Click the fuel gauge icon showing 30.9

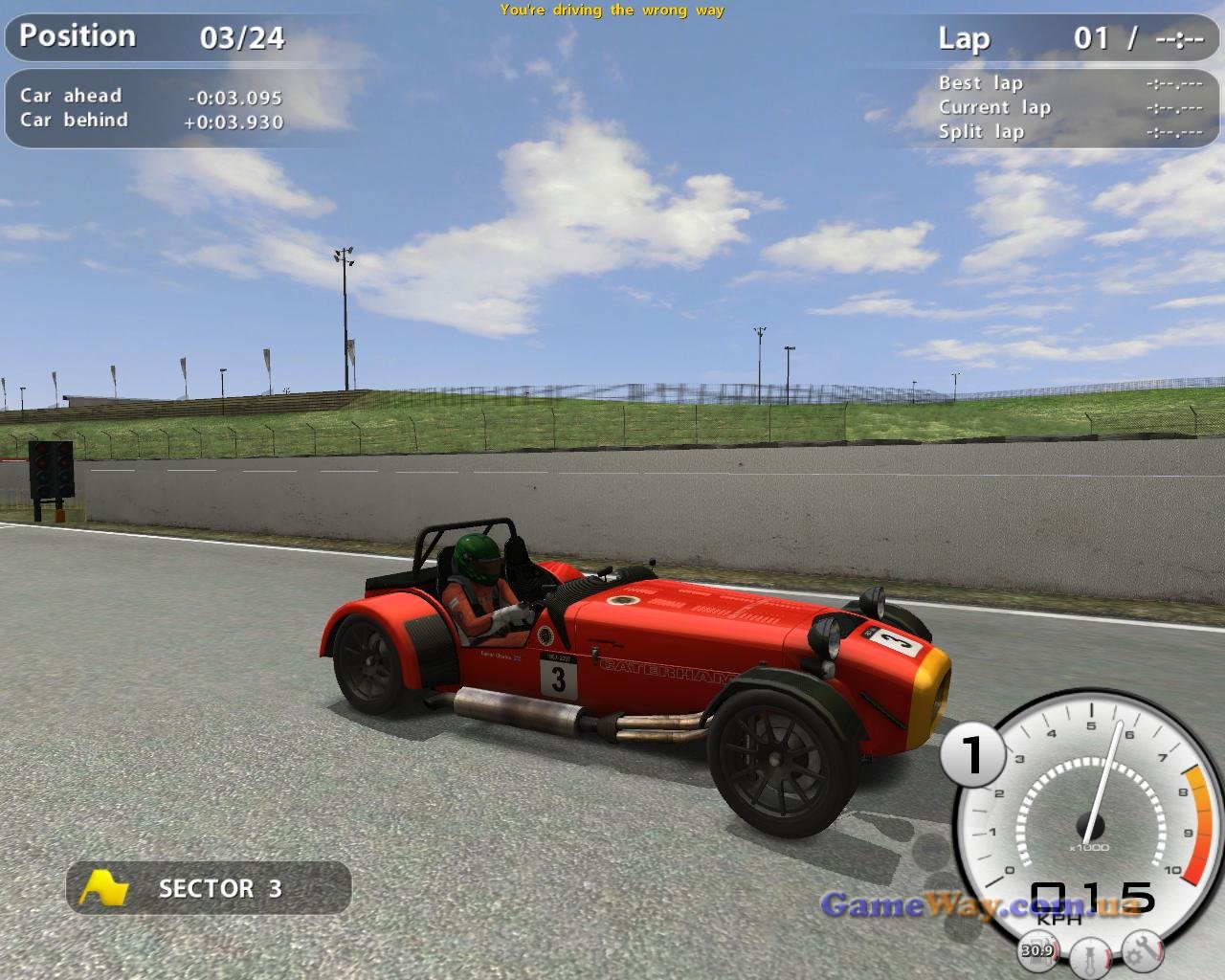coord(1037,949)
